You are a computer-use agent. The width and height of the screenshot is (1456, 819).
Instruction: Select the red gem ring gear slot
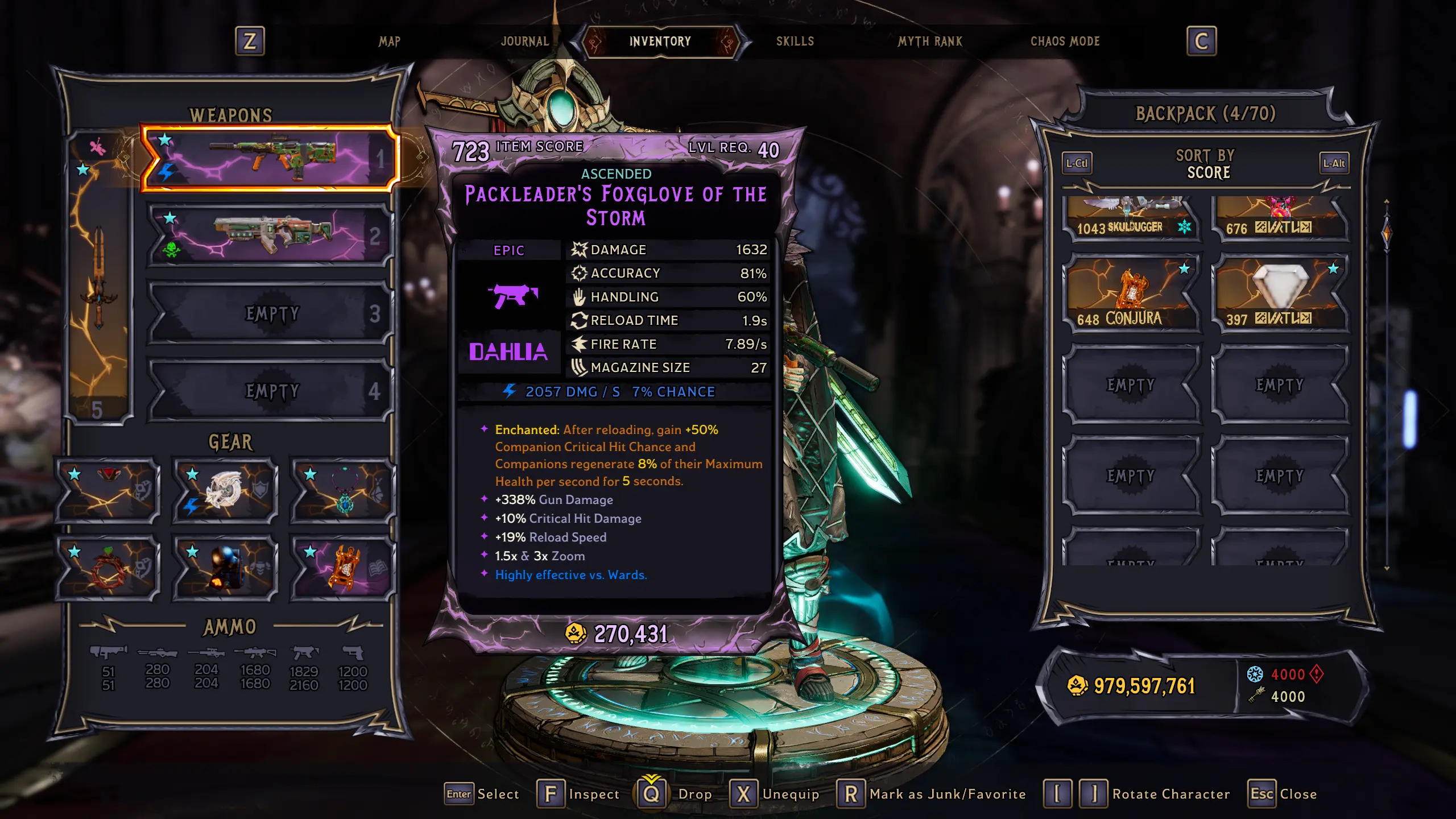coord(108,490)
